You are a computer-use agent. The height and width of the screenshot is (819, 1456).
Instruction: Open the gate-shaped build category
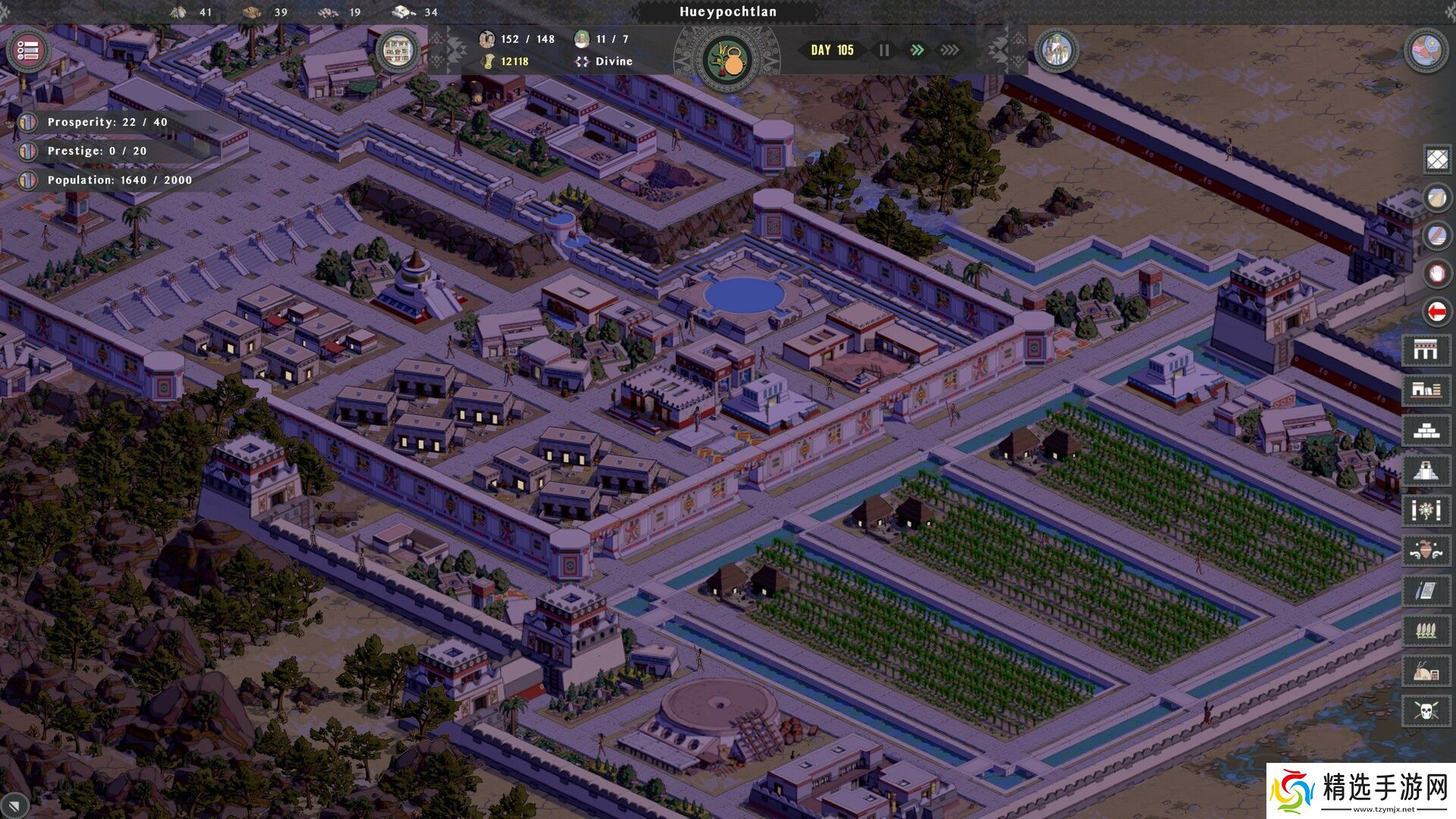pyautogui.click(x=1426, y=350)
